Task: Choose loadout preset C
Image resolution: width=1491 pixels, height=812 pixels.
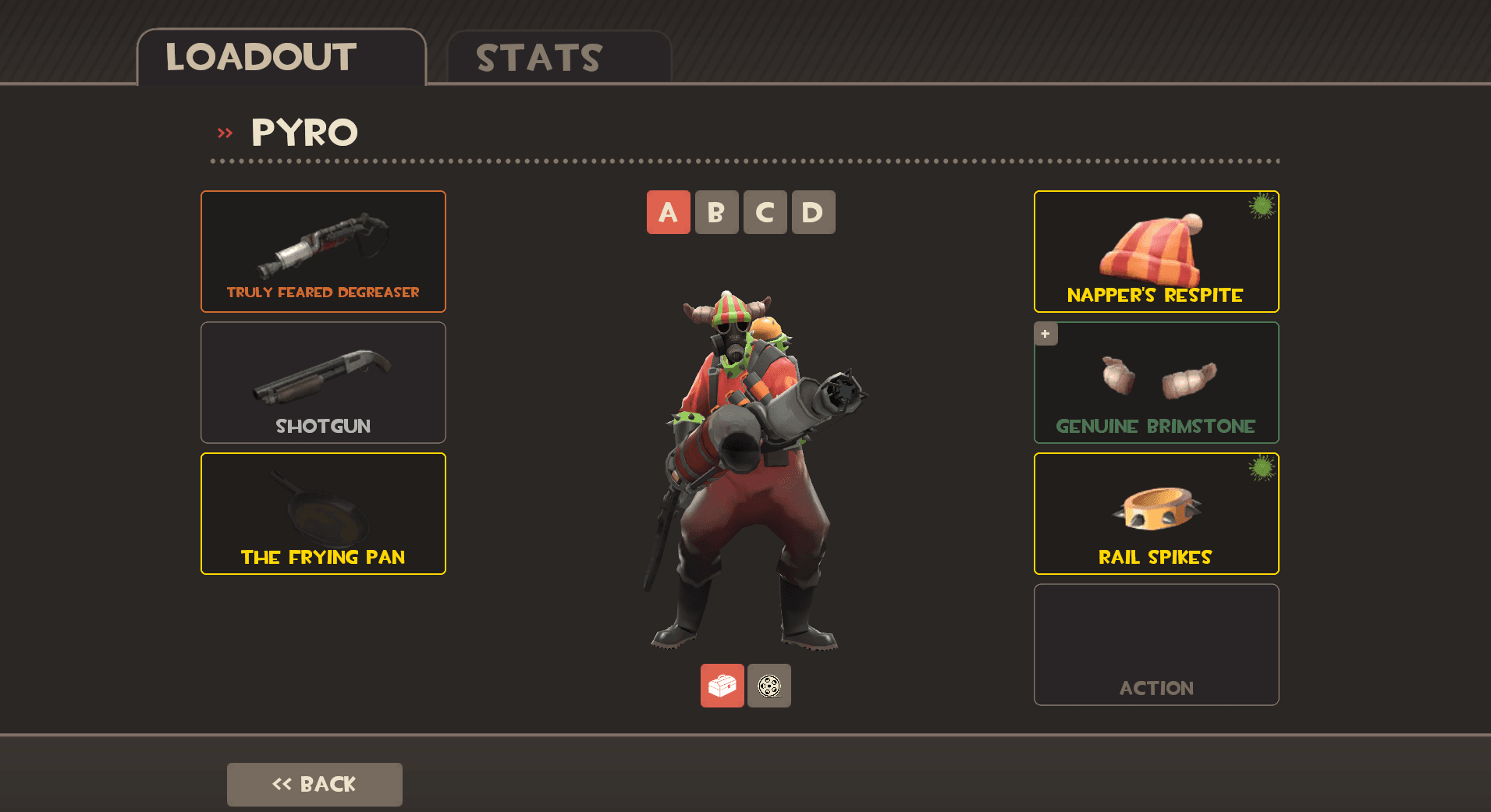Action: [x=765, y=212]
